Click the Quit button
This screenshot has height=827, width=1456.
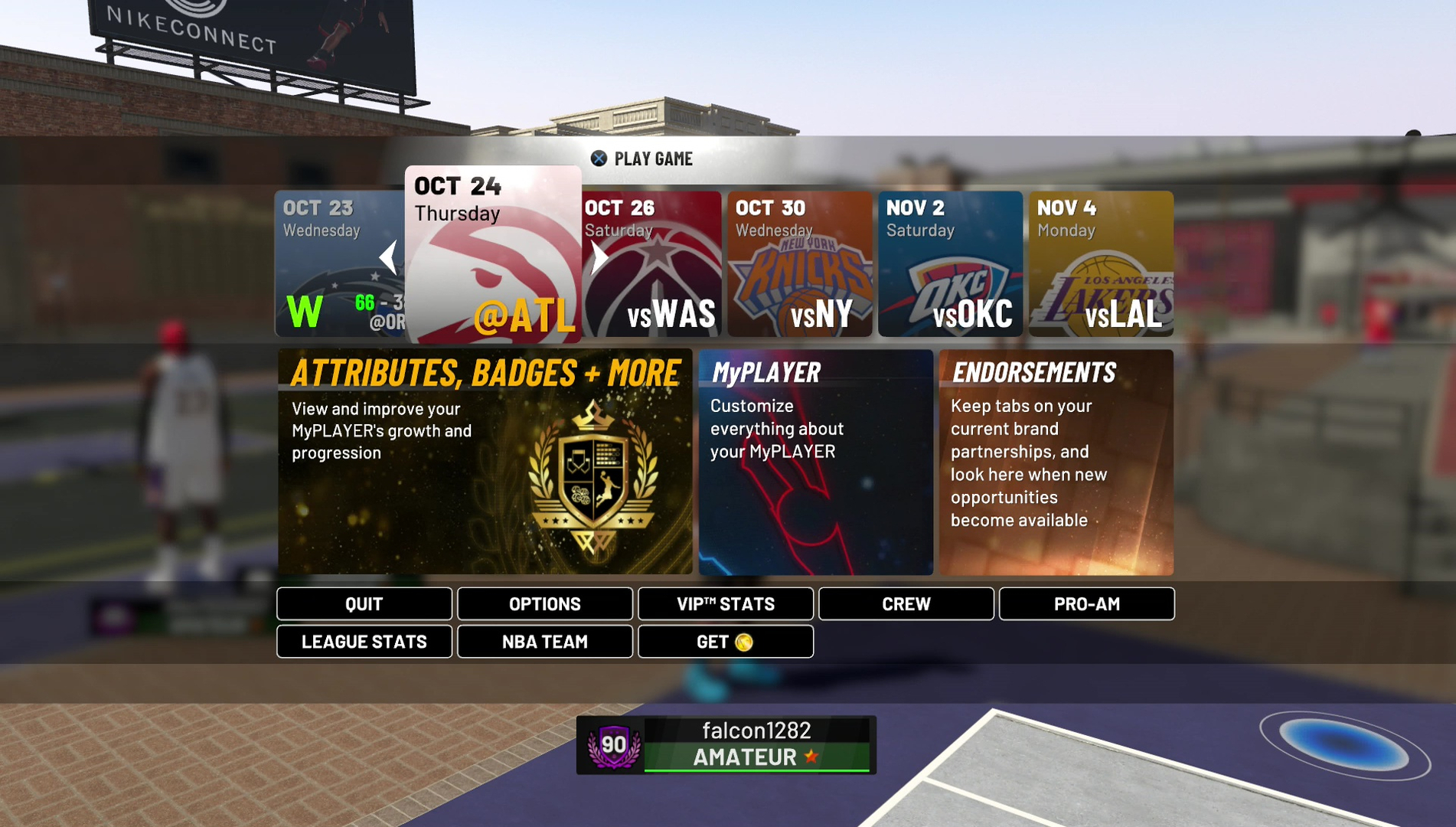pos(364,604)
